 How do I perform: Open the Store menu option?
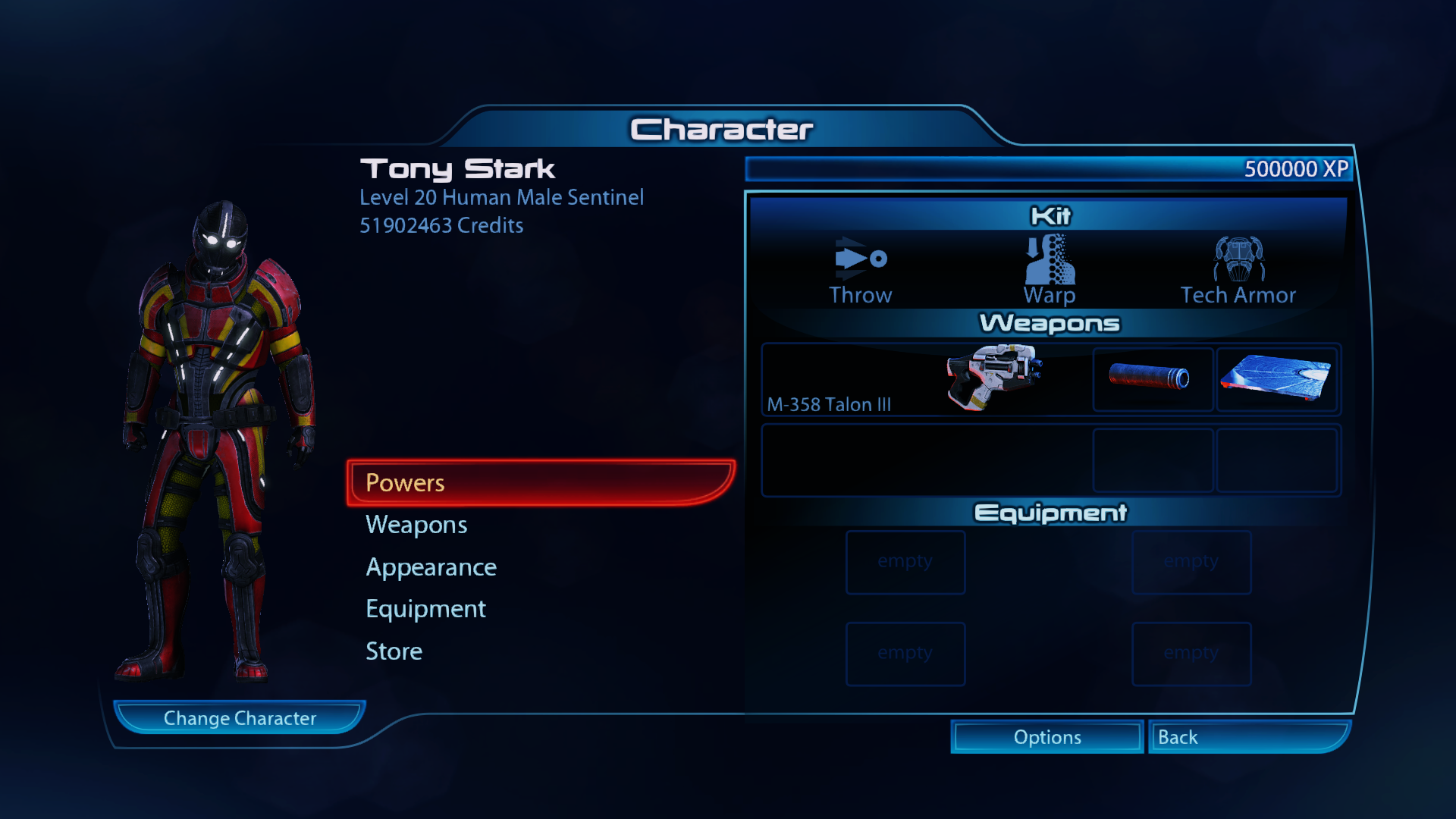pos(394,651)
